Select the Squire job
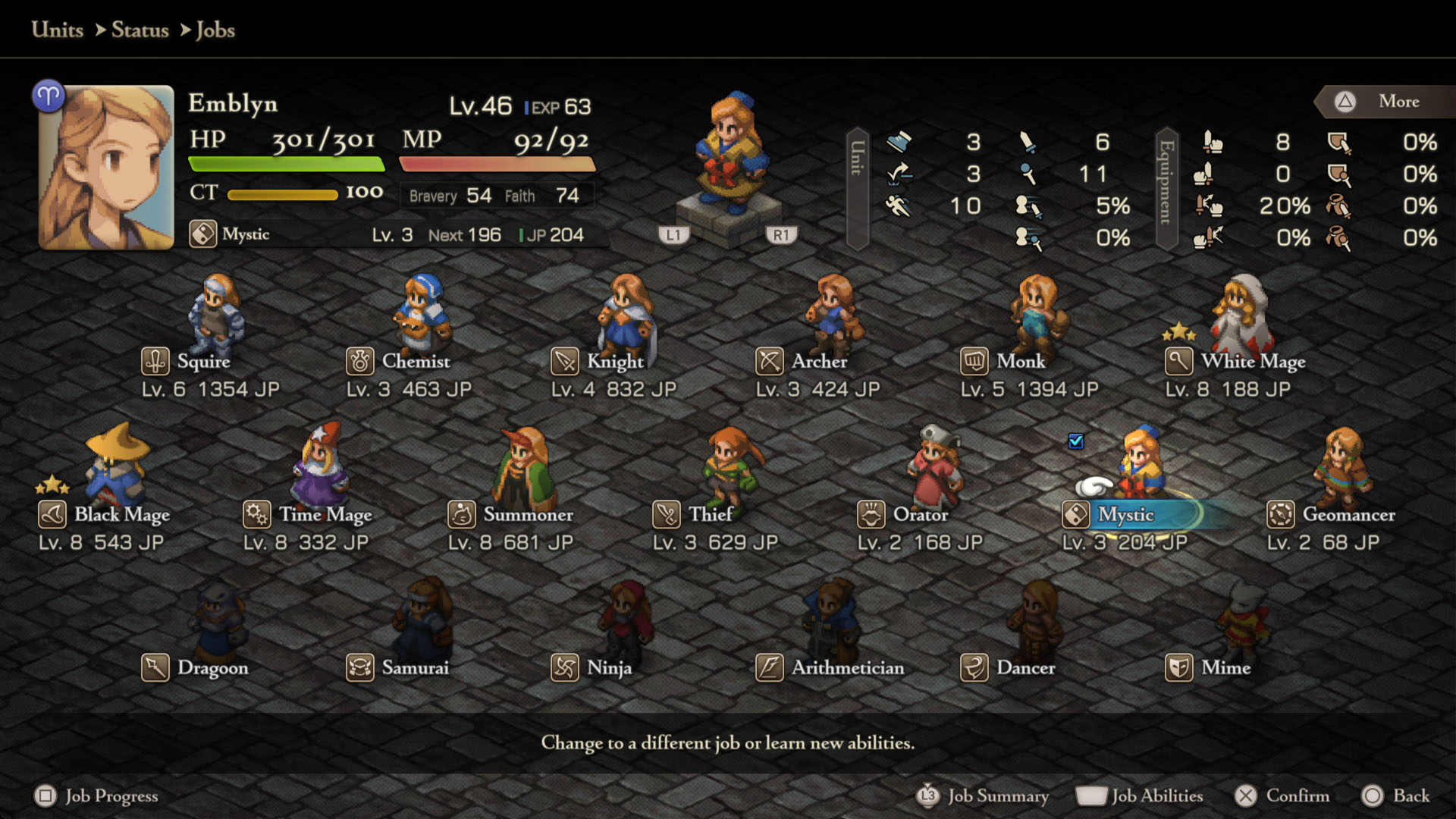The height and width of the screenshot is (819, 1456). coord(203,361)
